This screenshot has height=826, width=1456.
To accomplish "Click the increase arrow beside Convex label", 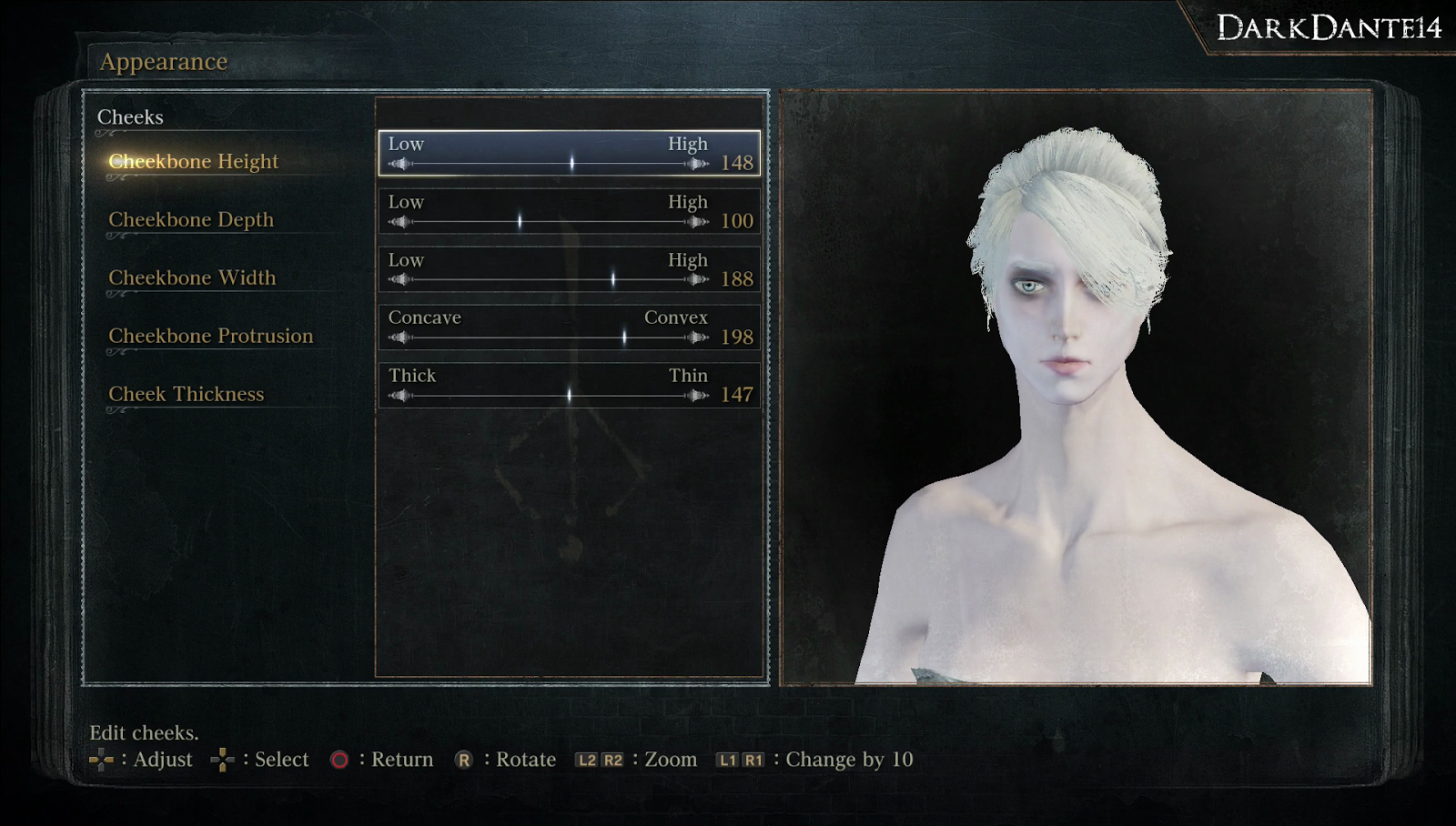I will point(697,337).
